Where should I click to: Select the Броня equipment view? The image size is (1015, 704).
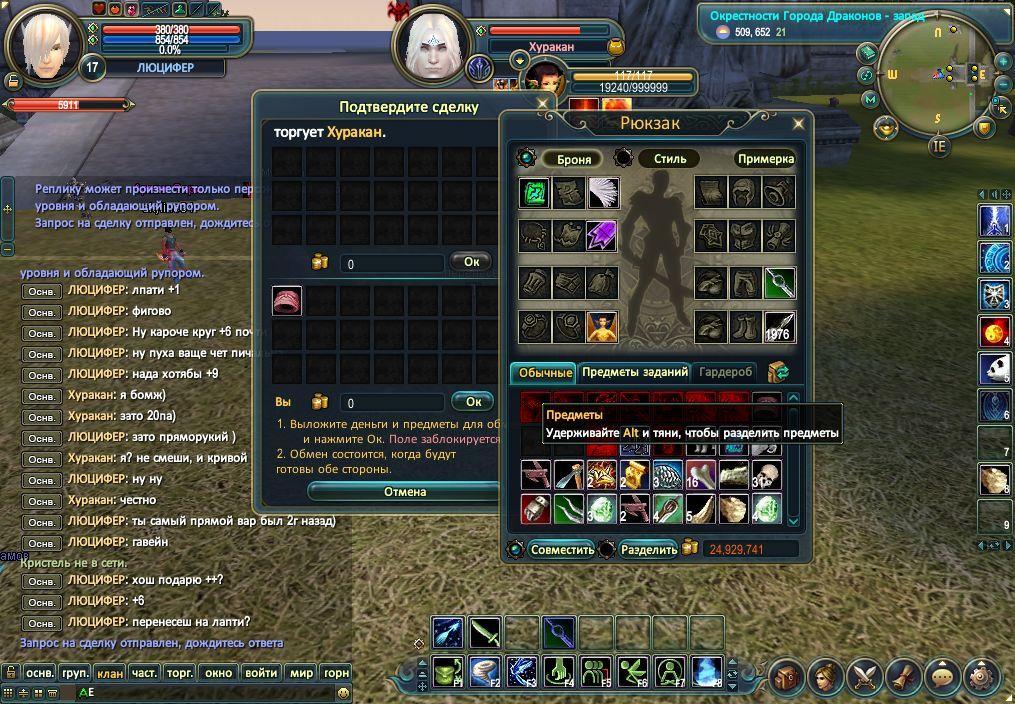(573, 159)
